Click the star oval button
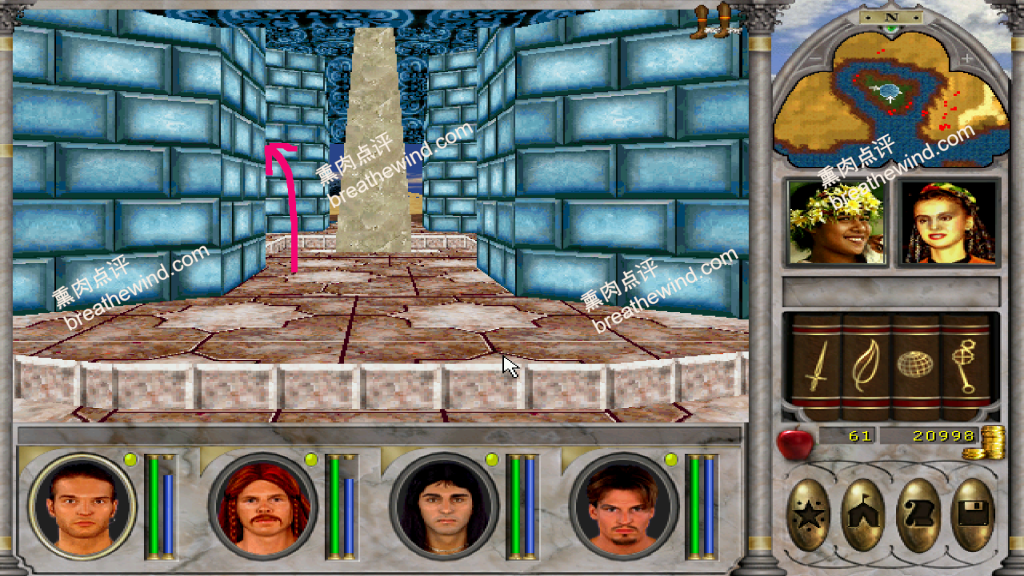Viewport: 1024px width, 576px height. pyautogui.click(x=808, y=514)
